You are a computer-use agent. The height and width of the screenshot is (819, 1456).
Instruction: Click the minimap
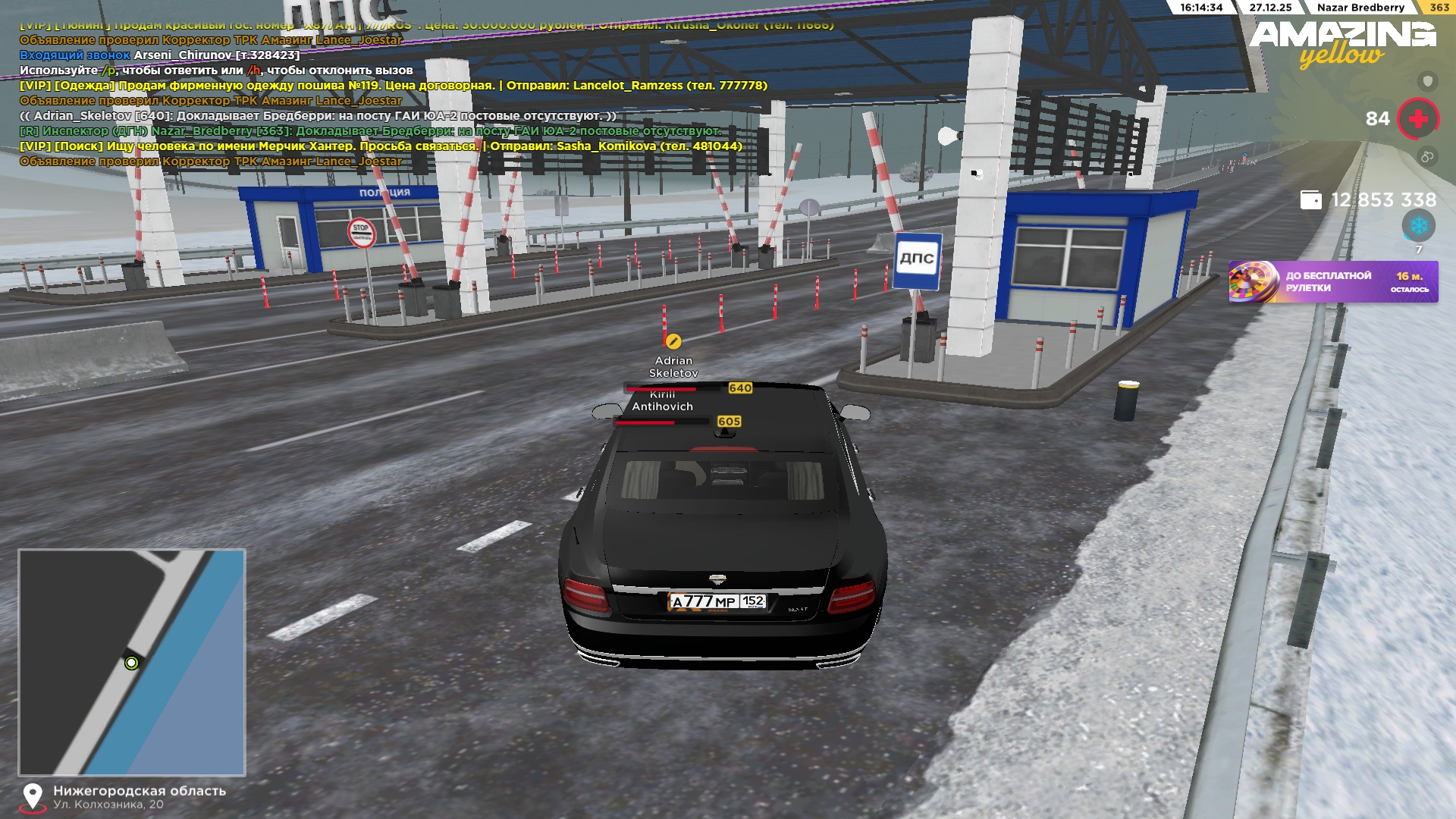coord(132,662)
